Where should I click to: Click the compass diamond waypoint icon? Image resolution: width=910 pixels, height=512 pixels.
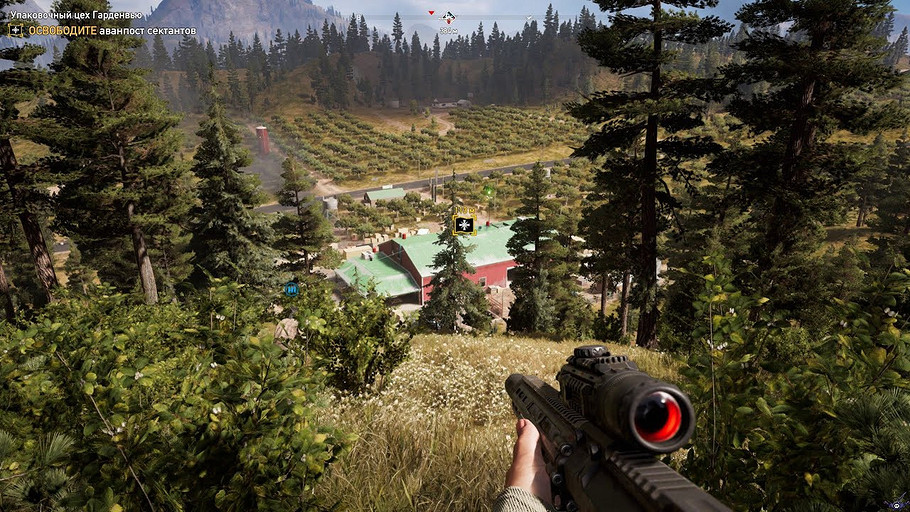coord(448,17)
